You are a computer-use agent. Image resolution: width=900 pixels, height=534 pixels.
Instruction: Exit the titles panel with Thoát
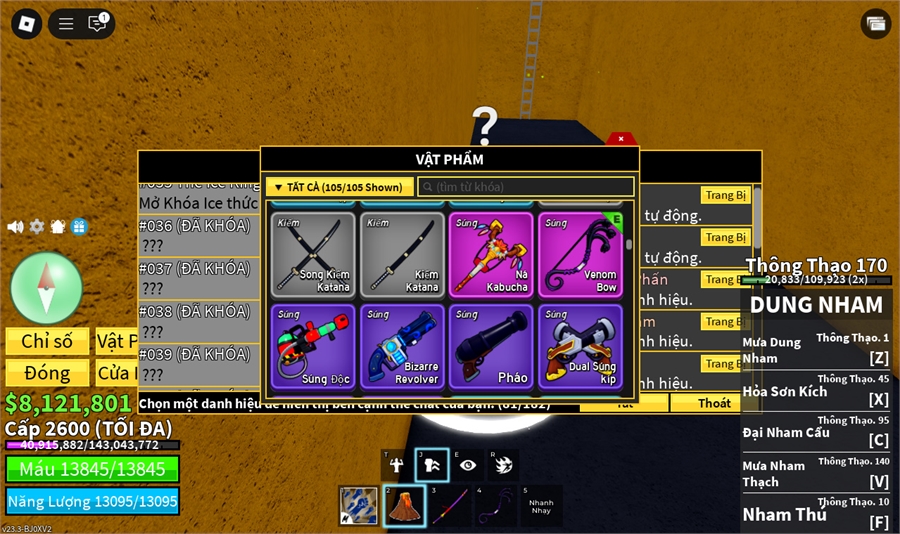pyautogui.click(x=714, y=403)
